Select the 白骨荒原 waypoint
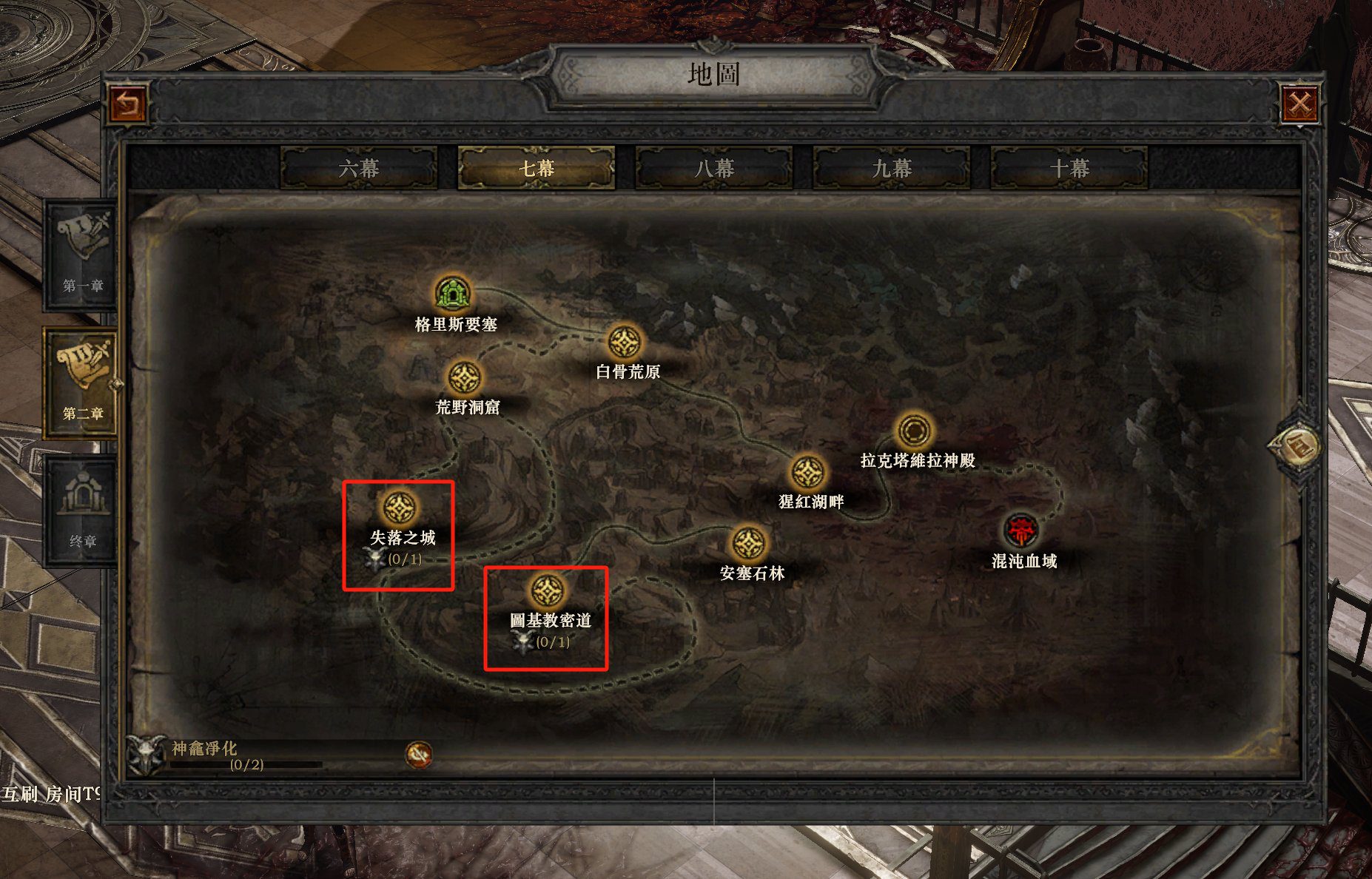Viewport: 1372px width, 879px height. (625, 342)
